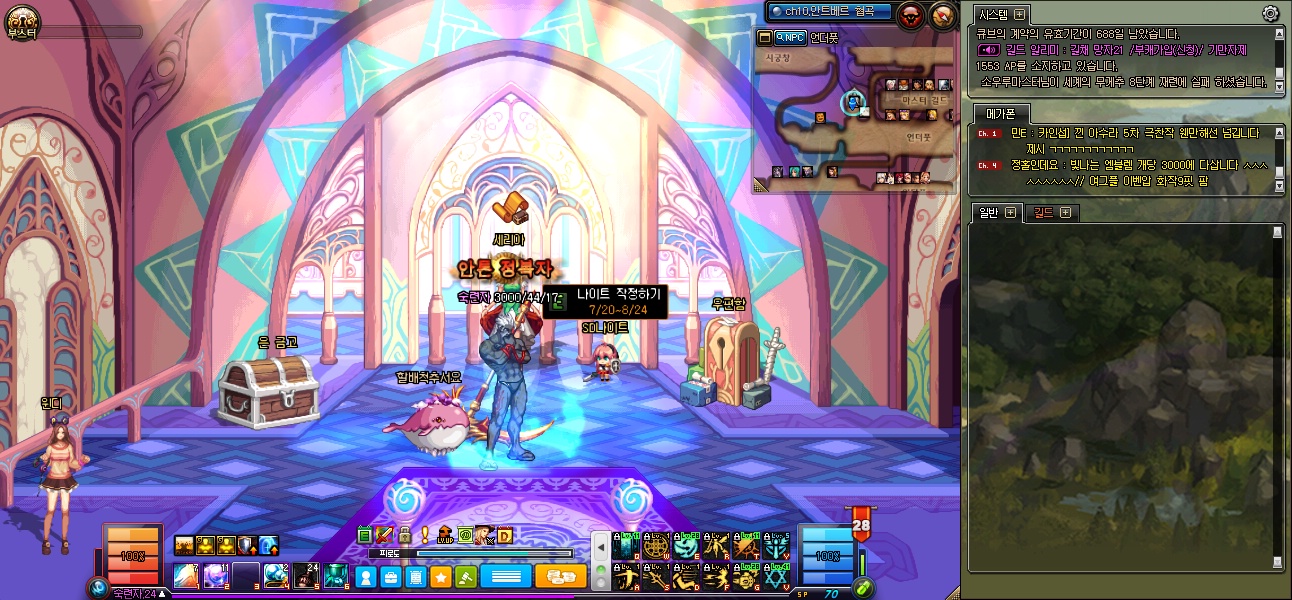Toggle the minimap window size button
Viewport: 1292px width, 600px height.
click(765, 38)
